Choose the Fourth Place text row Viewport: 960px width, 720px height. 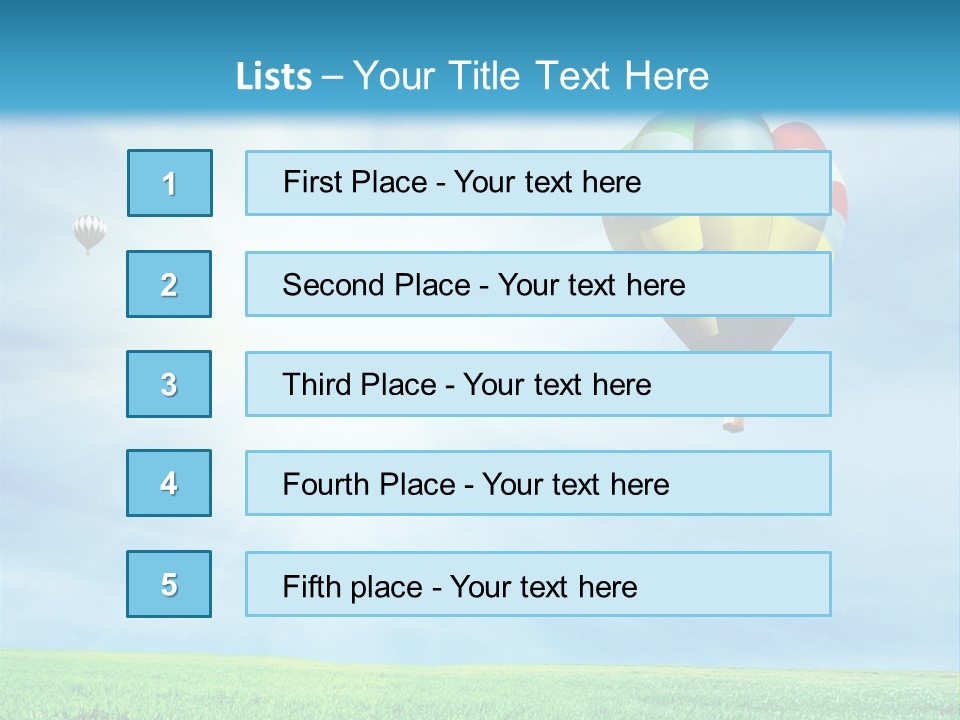point(538,484)
